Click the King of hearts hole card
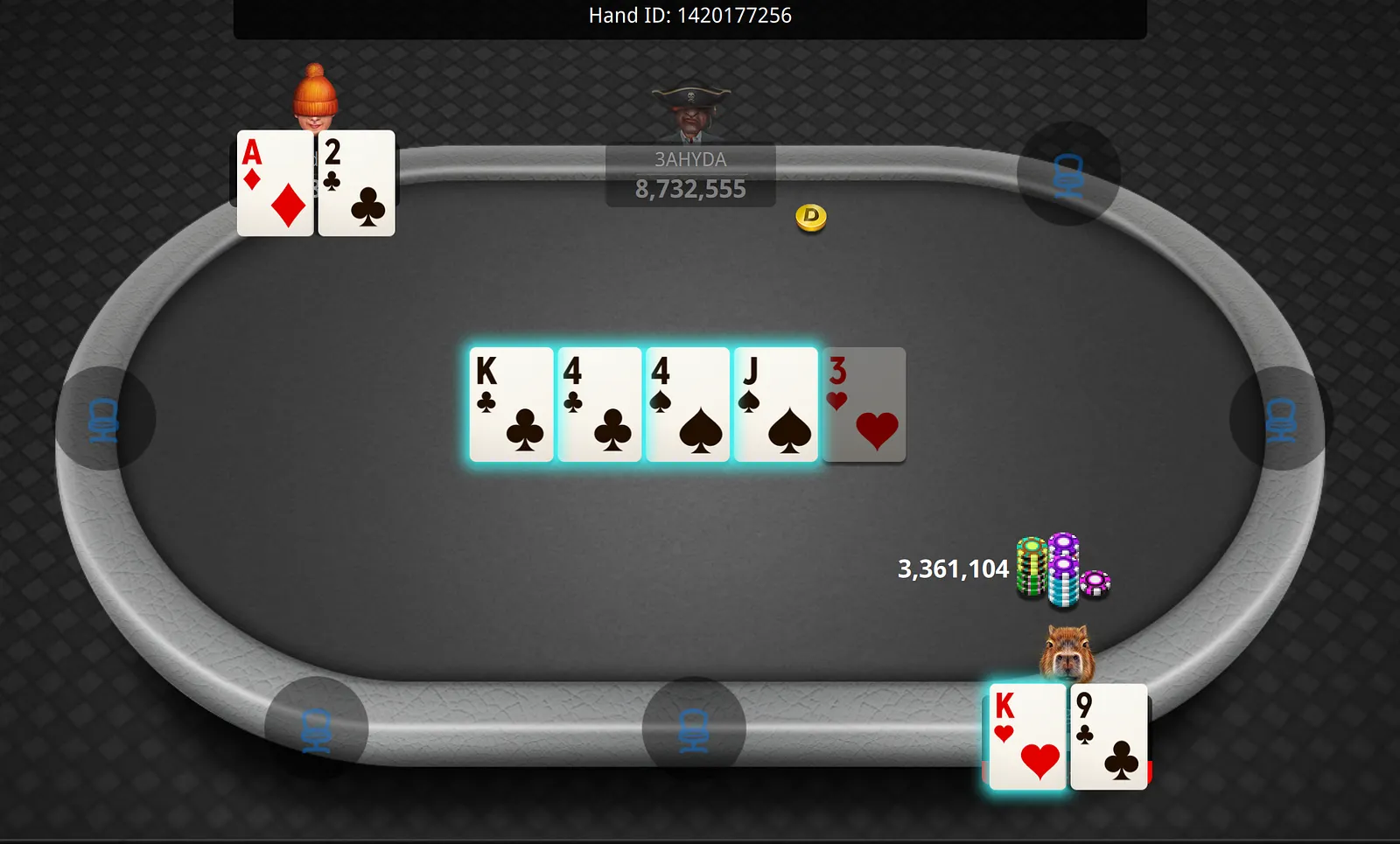 pyautogui.click(x=1027, y=736)
